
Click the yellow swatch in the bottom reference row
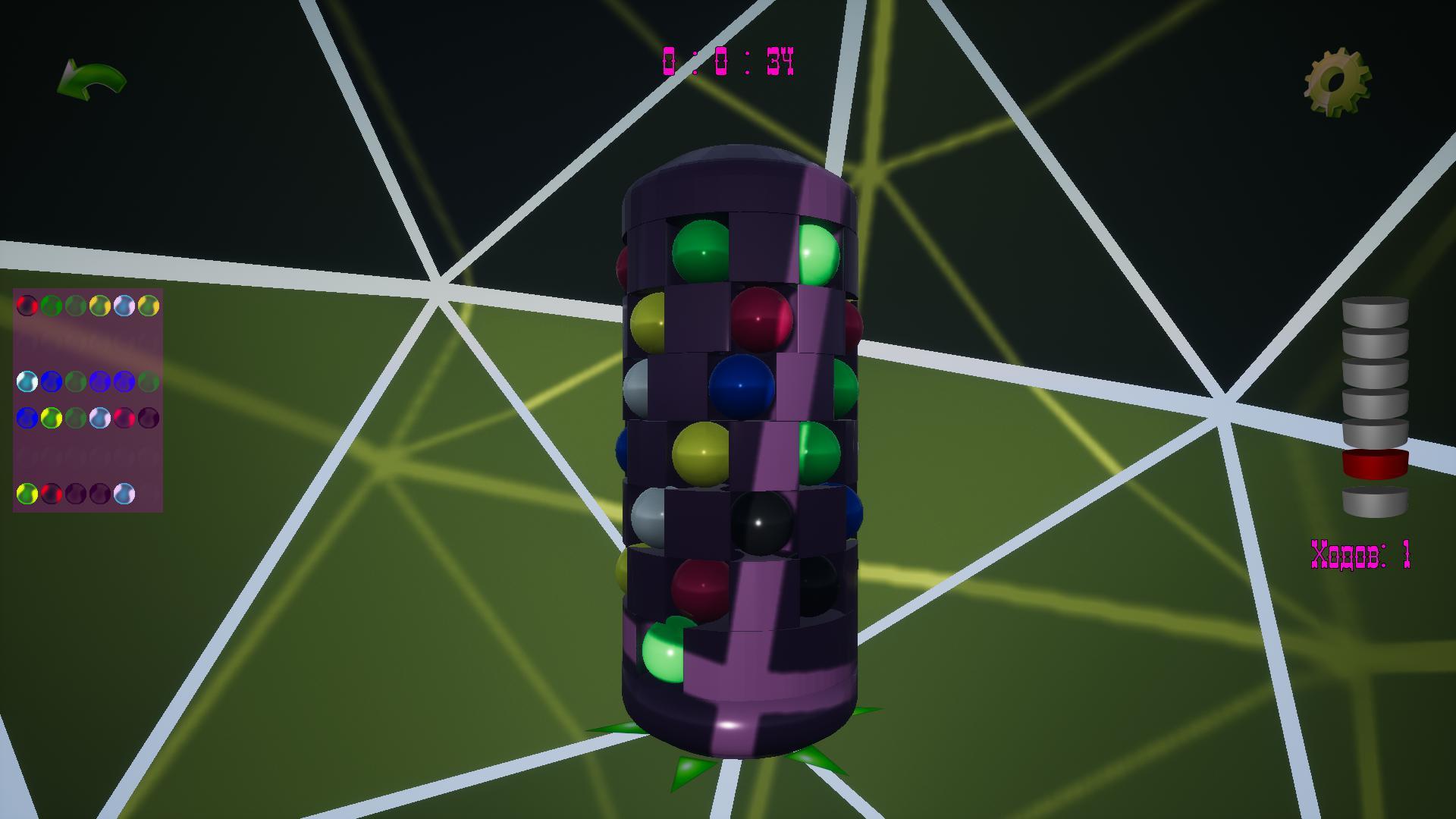click(x=27, y=494)
